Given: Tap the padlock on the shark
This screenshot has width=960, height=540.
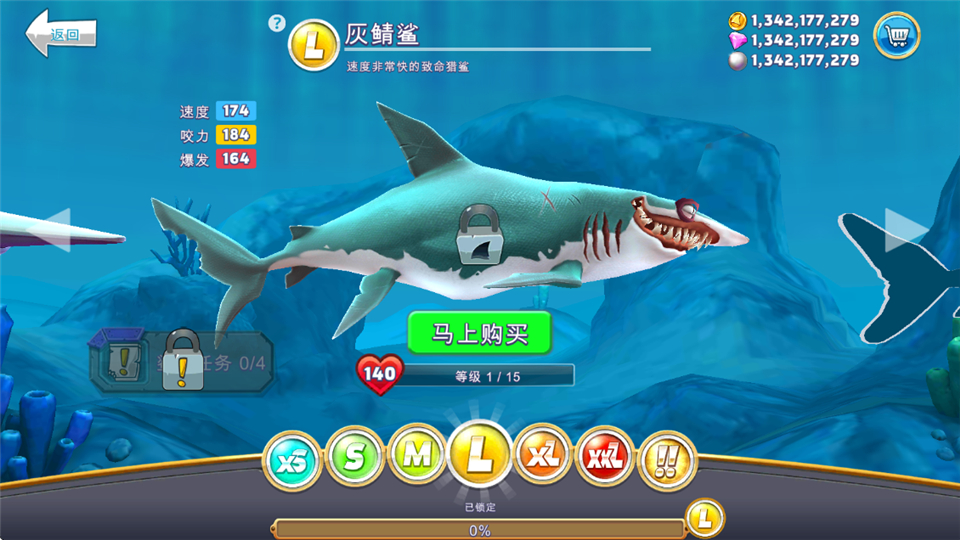Looking at the screenshot, I should (481, 236).
